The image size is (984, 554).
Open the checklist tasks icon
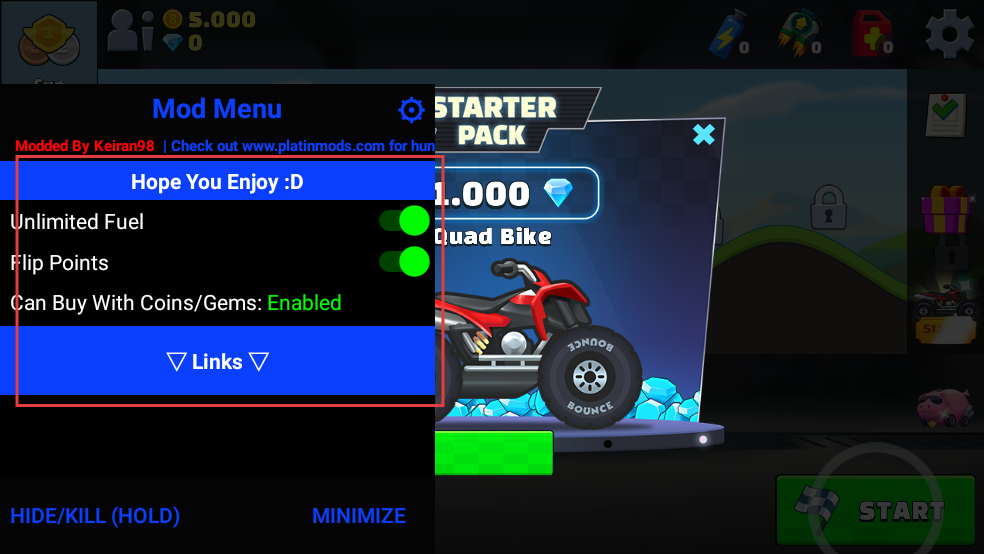pos(943,114)
